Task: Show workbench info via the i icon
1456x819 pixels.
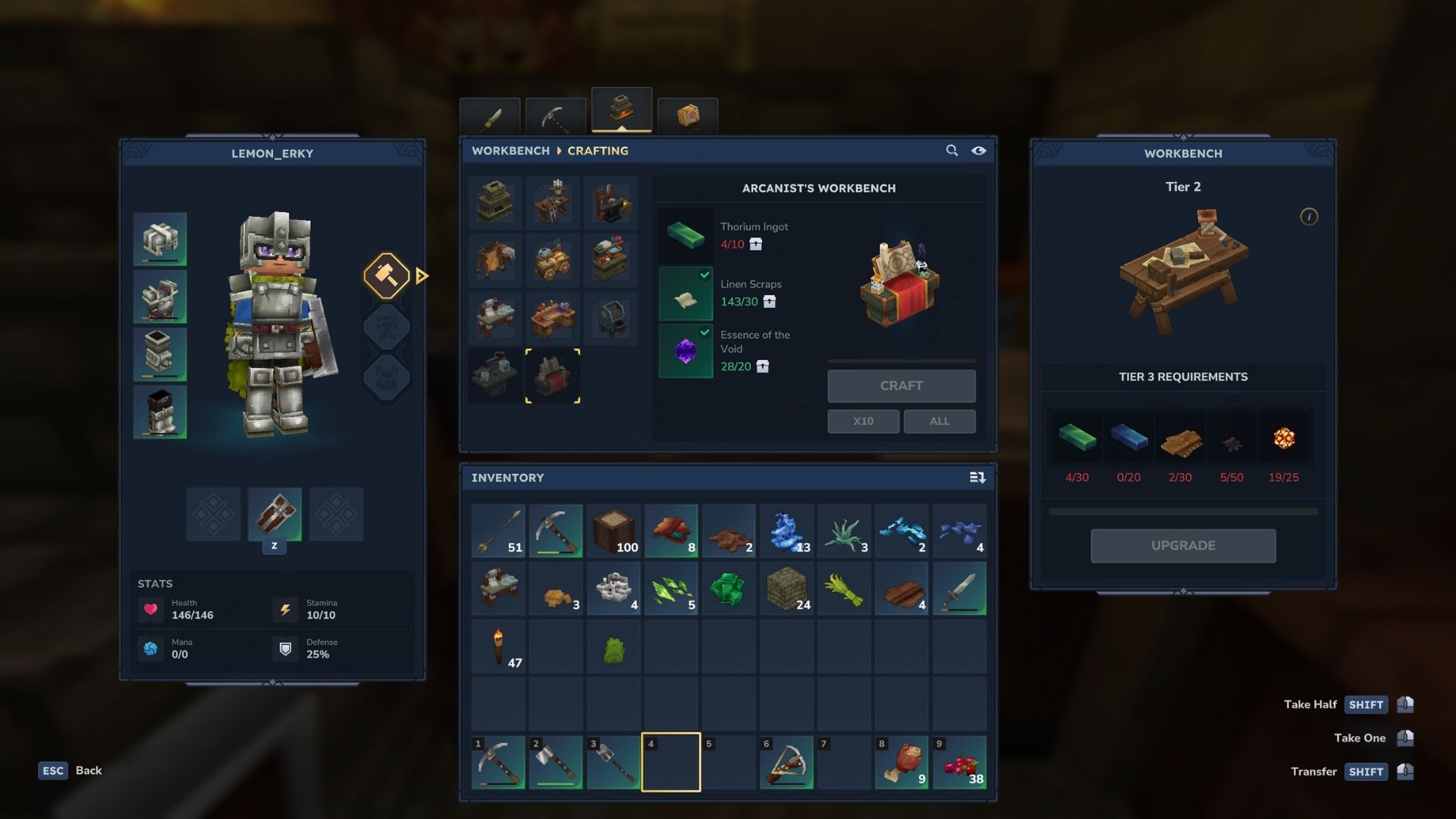Action: click(x=1308, y=217)
